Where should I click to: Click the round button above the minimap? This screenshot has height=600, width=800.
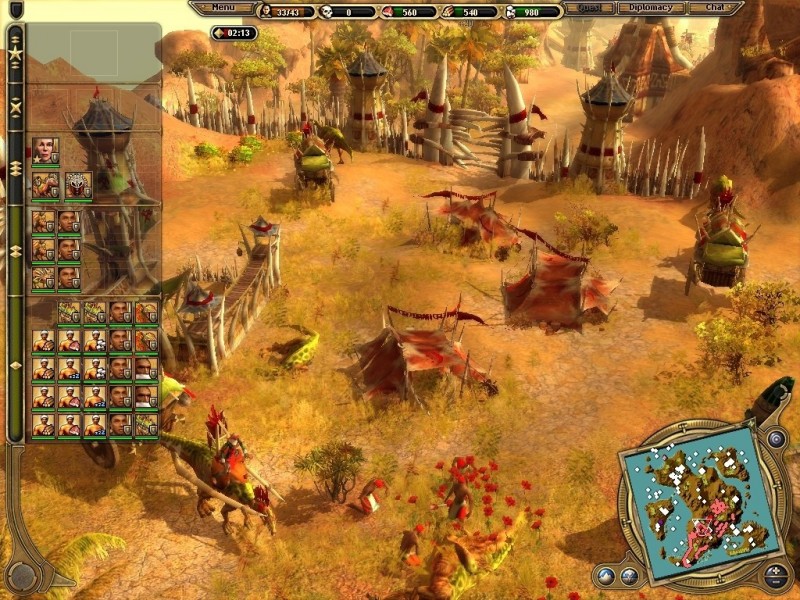point(776,438)
